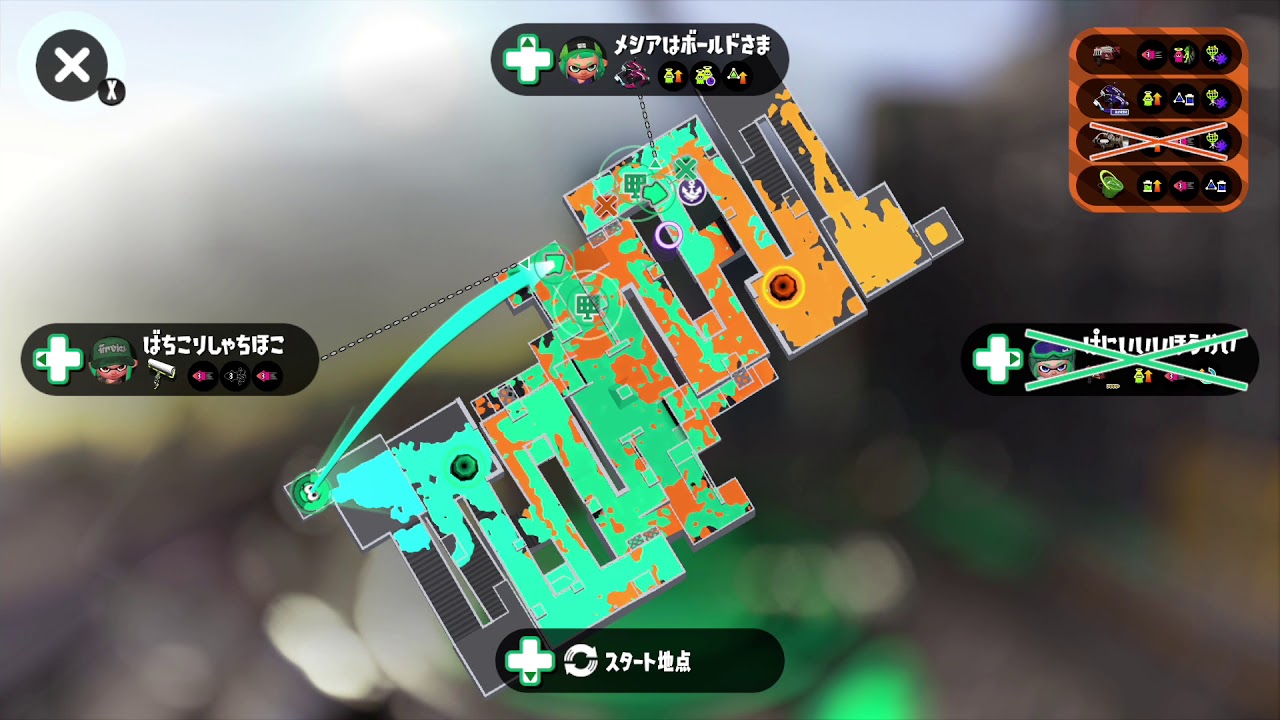Select ばちこりしゃちほこ's Squeezer weapon icon
The width and height of the screenshot is (1280, 720).
[161, 372]
